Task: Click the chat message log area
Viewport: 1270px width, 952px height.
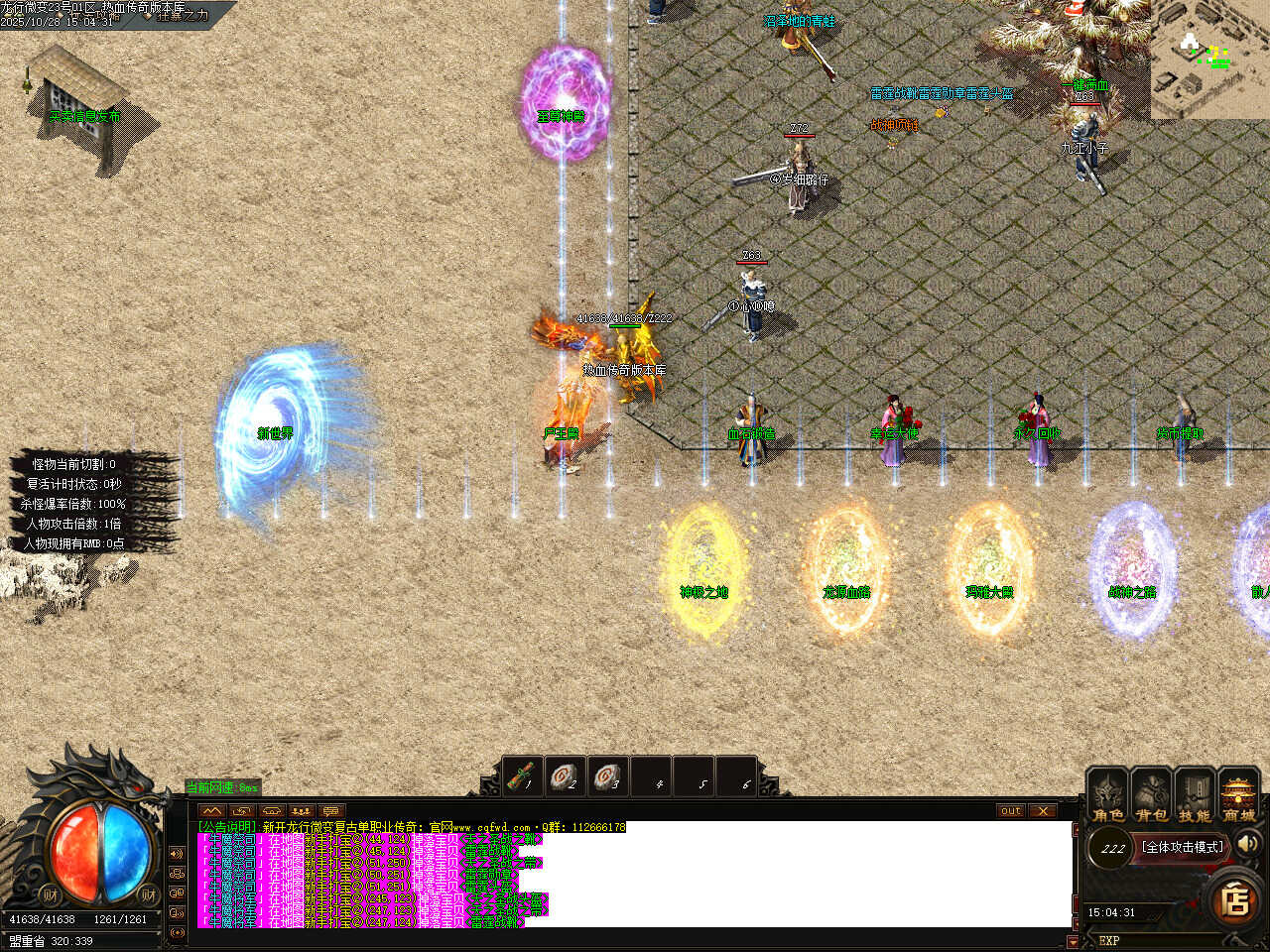Action: [x=635, y=873]
